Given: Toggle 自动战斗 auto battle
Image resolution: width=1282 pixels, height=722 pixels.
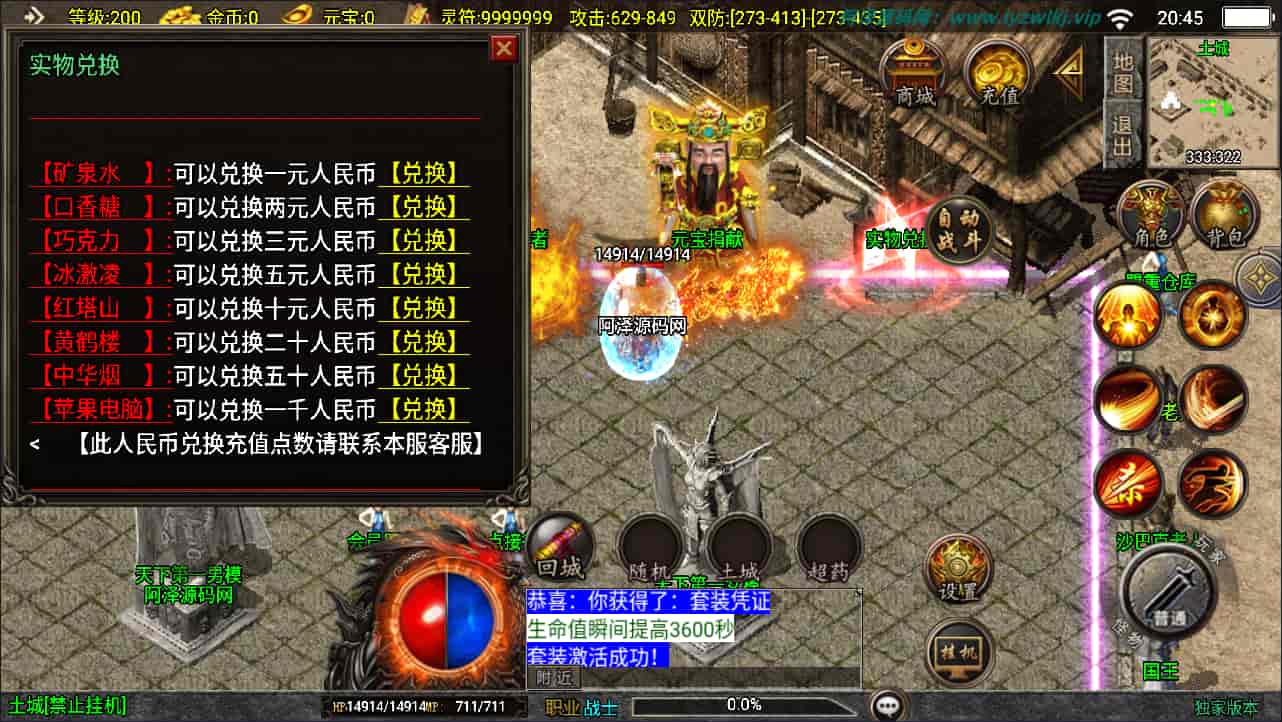Looking at the screenshot, I should click(x=958, y=230).
